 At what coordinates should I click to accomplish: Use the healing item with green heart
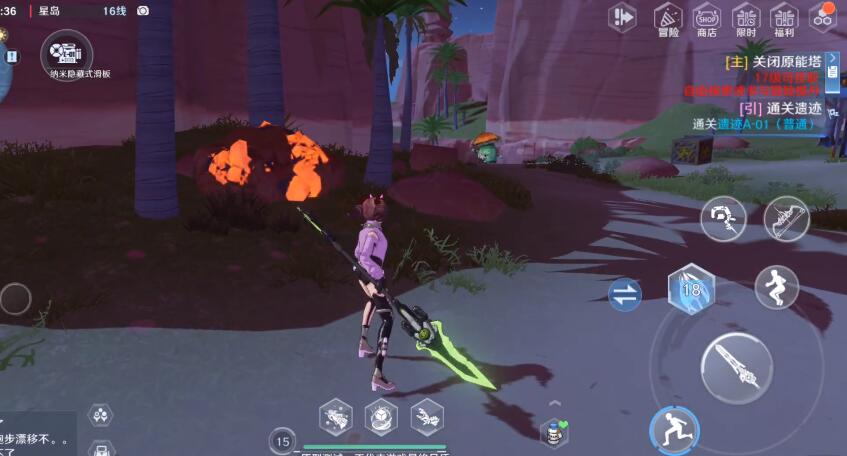(553, 432)
